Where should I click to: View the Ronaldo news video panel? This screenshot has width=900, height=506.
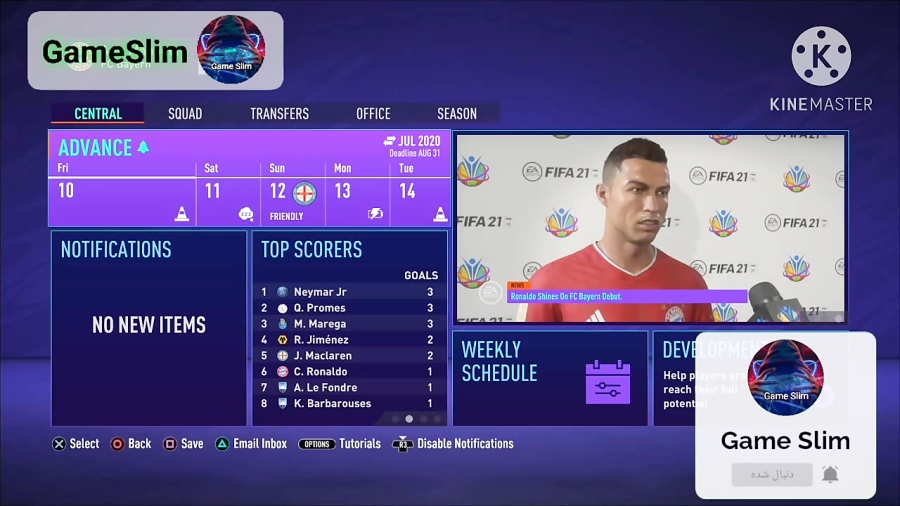[x=650, y=228]
